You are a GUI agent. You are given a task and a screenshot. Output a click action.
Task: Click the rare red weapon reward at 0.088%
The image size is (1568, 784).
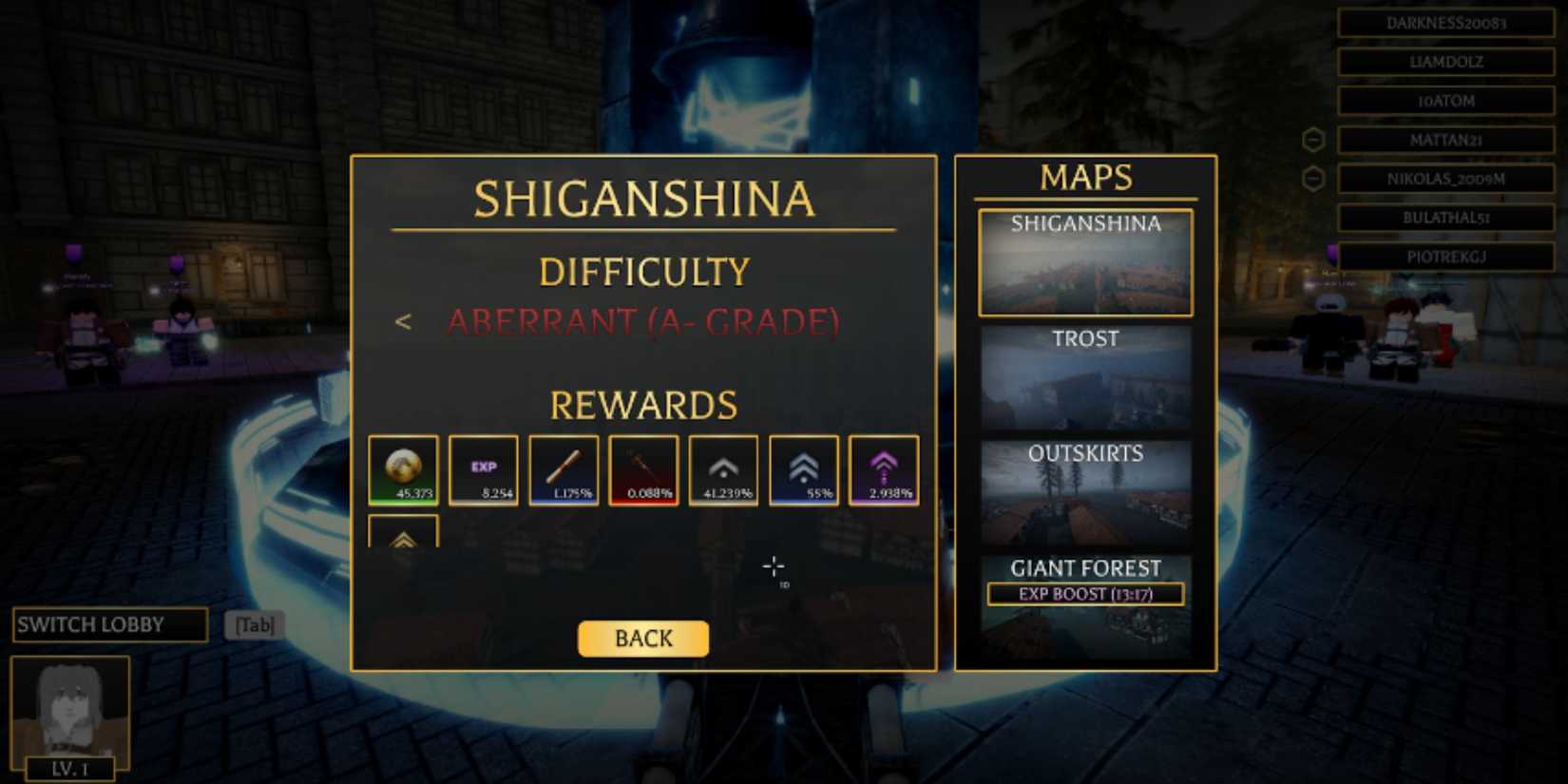pyautogui.click(x=643, y=469)
